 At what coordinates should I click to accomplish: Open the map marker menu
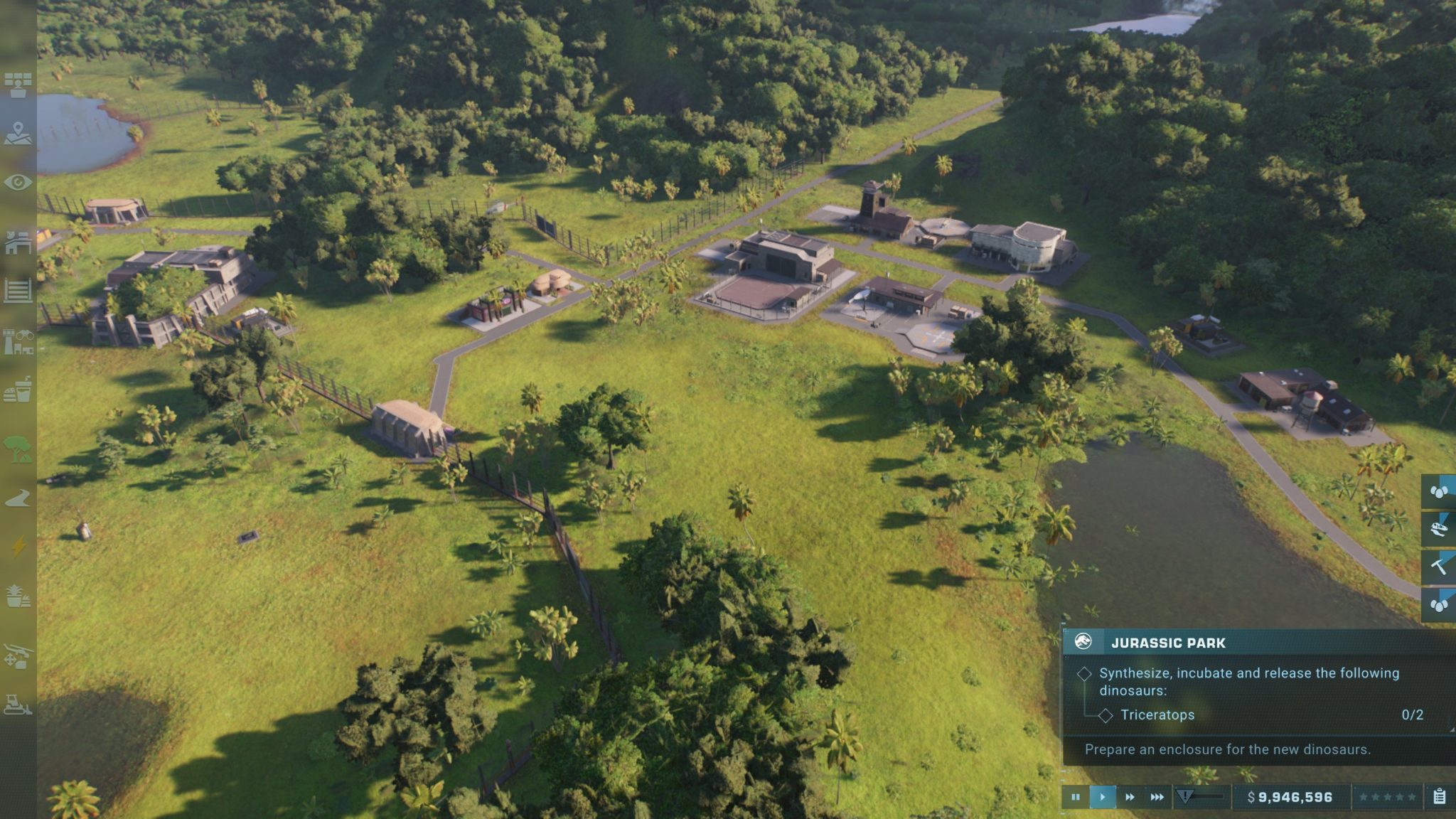(x=18, y=134)
